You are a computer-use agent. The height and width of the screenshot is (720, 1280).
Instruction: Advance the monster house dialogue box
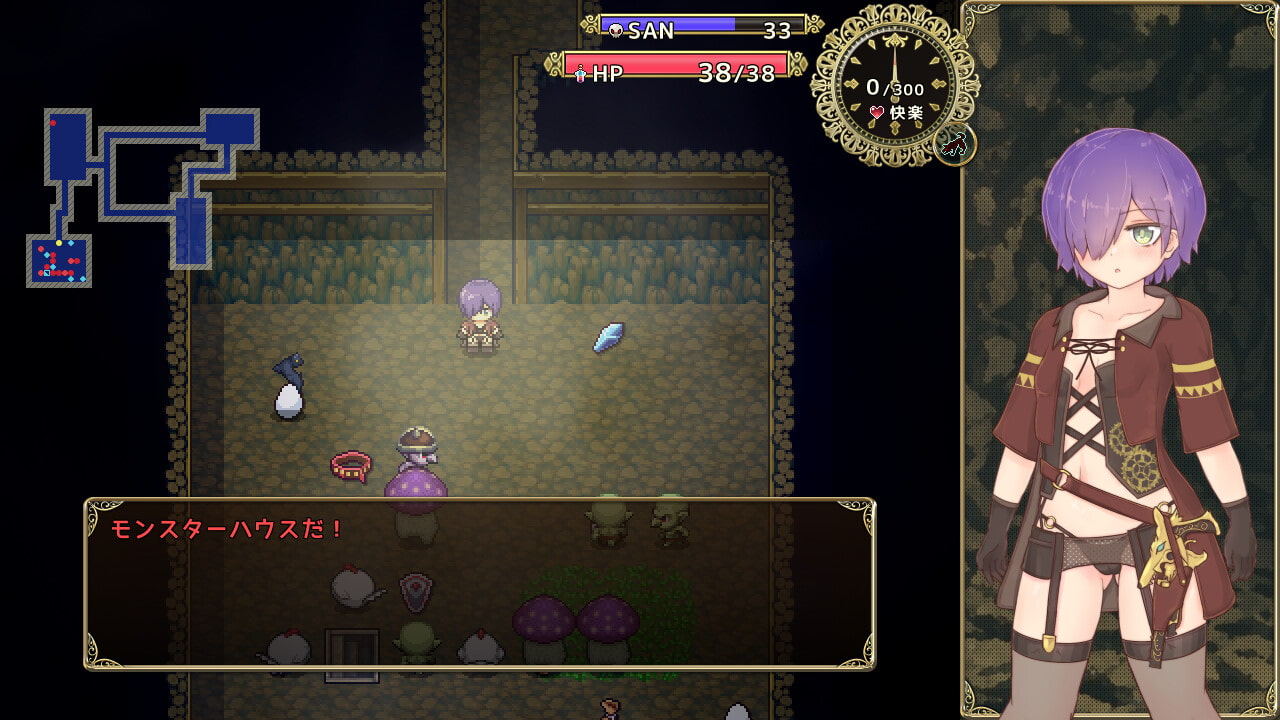click(x=479, y=583)
